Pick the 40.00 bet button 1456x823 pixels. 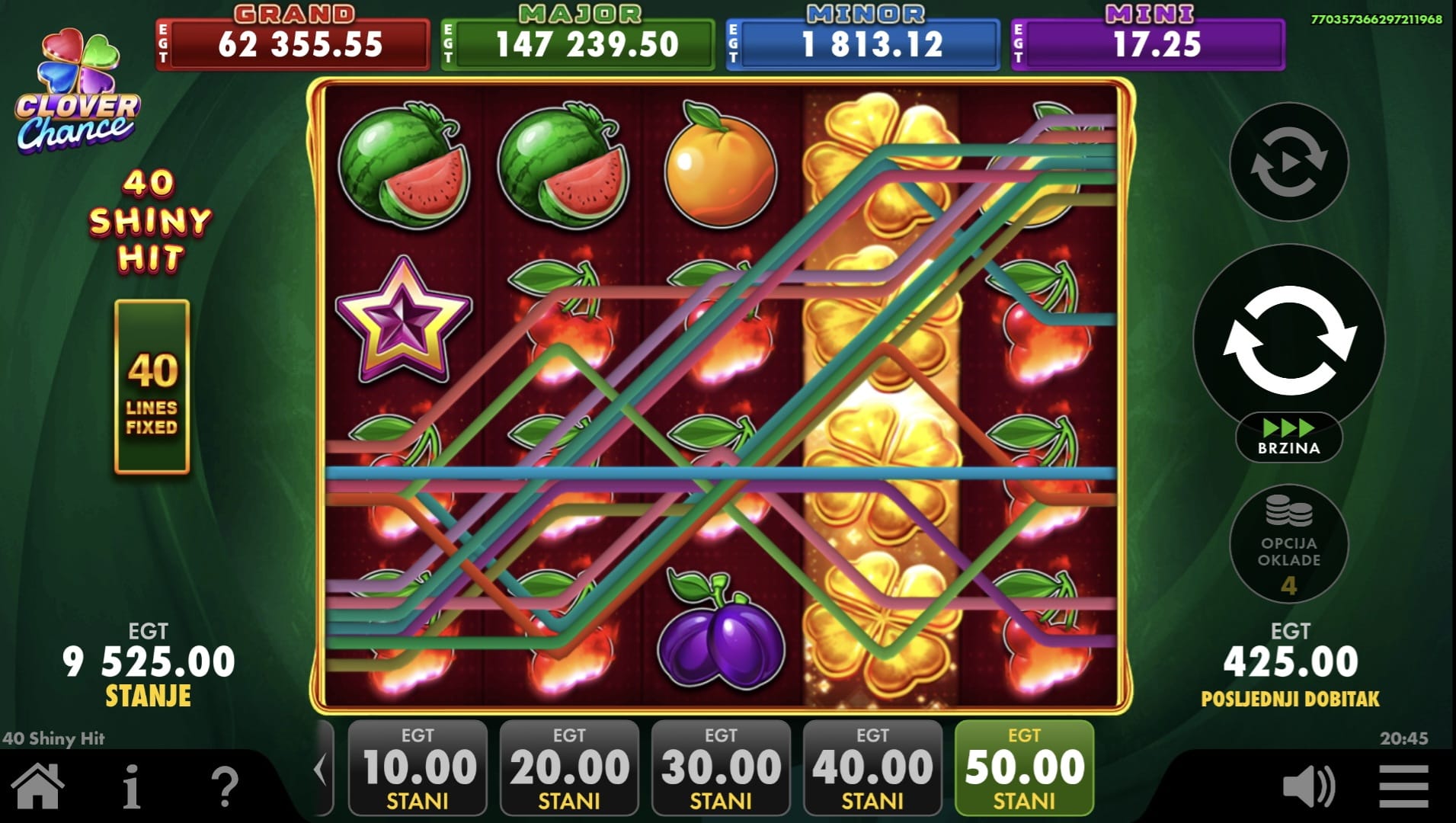(872, 768)
